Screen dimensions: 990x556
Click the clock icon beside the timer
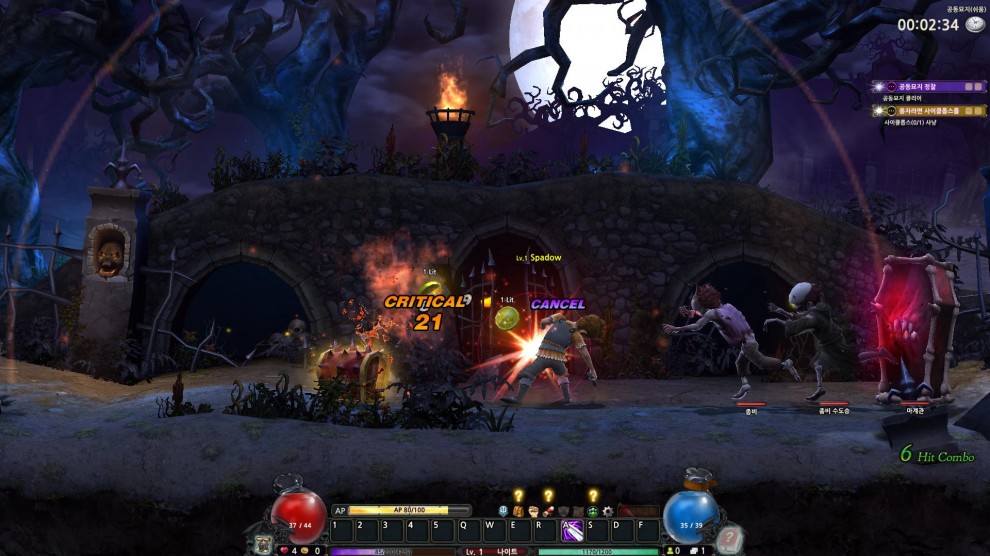point(974,25)
